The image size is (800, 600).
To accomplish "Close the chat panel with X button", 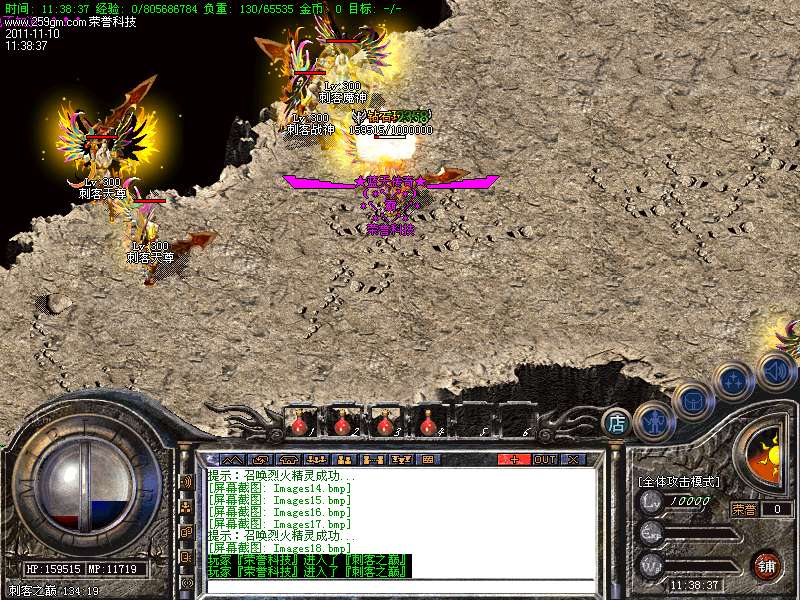I will 573,459.
